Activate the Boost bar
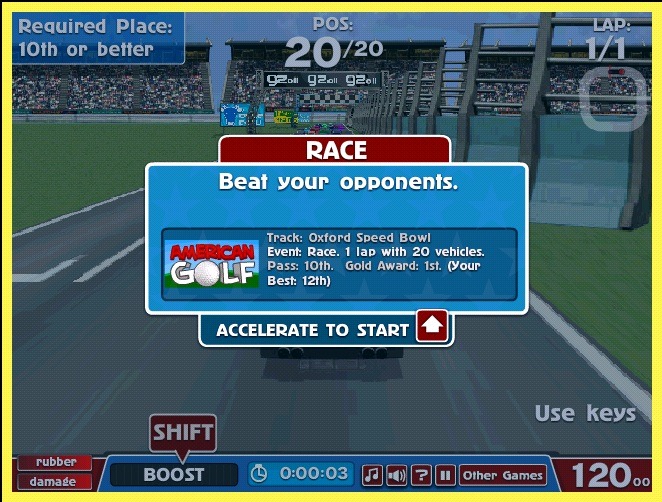The height and width of the screenshot is (502, 662). 174,475
